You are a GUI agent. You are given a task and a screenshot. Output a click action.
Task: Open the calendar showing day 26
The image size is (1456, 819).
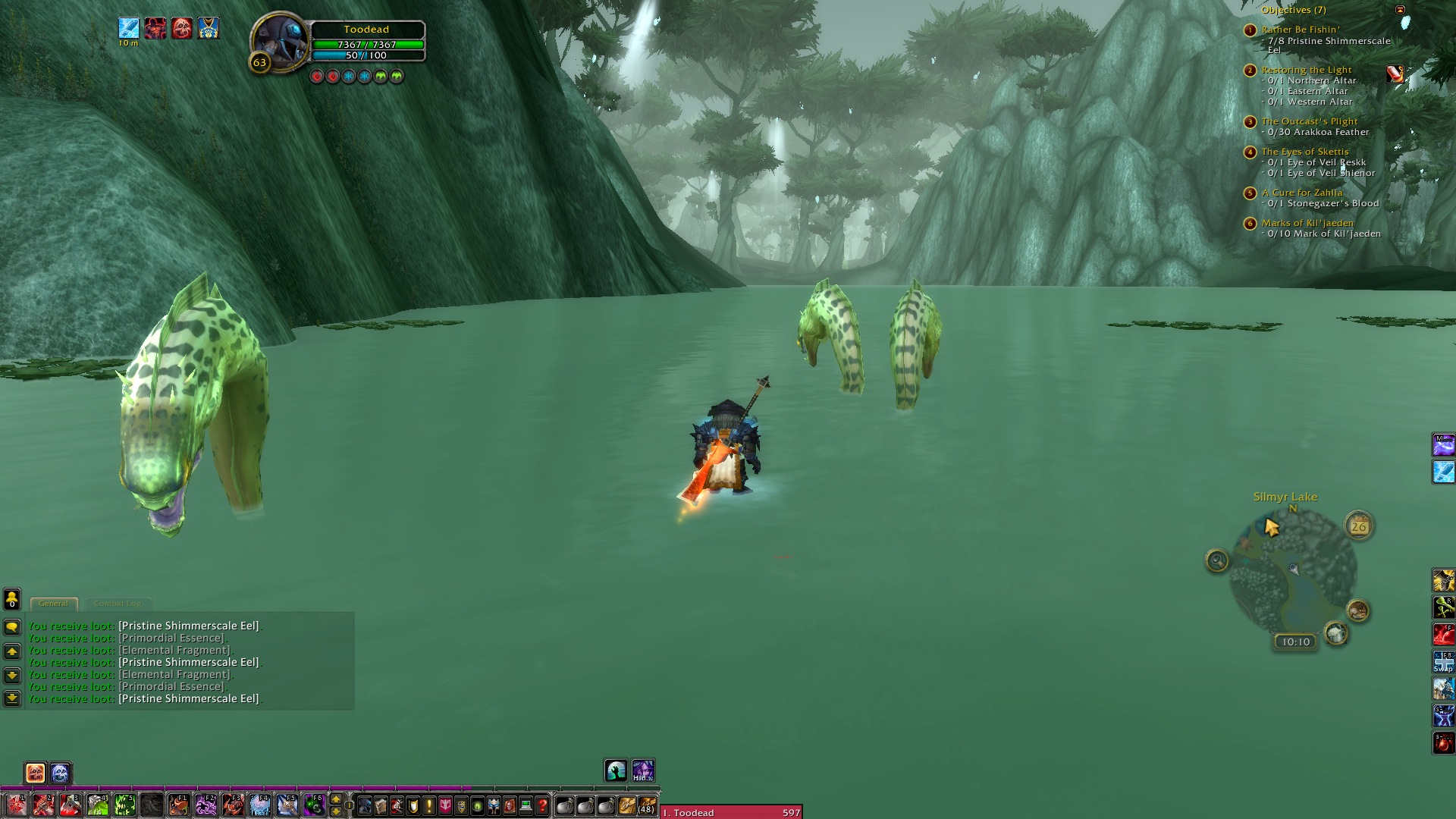[1358, 526]
